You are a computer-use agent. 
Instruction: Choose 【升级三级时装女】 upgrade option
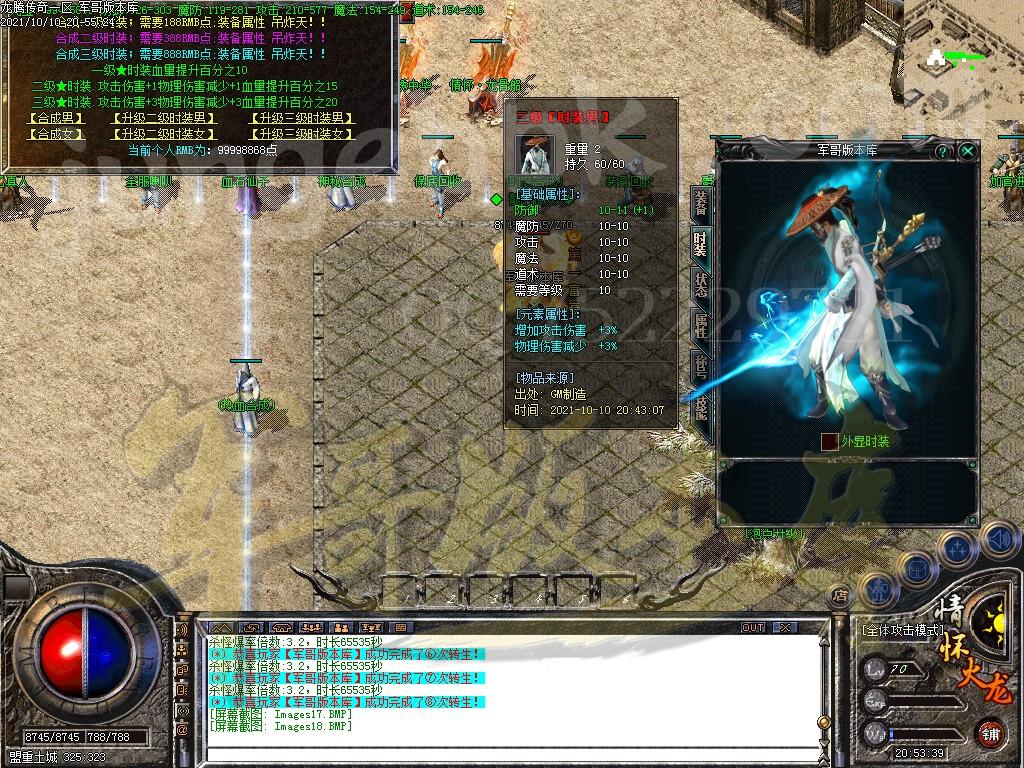[x=301, y=133]
